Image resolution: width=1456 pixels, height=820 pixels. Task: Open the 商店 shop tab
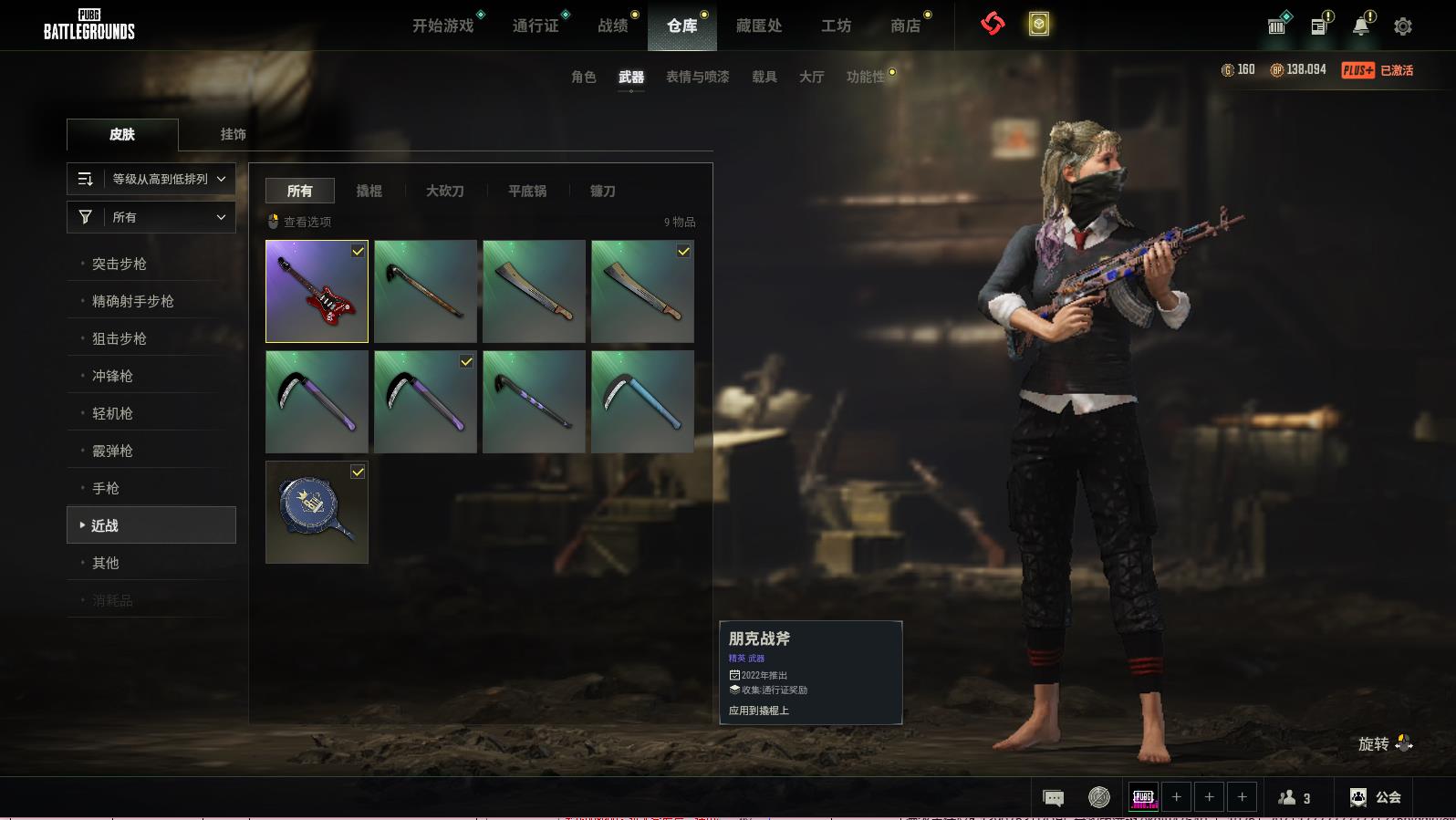tap(905, 26)
